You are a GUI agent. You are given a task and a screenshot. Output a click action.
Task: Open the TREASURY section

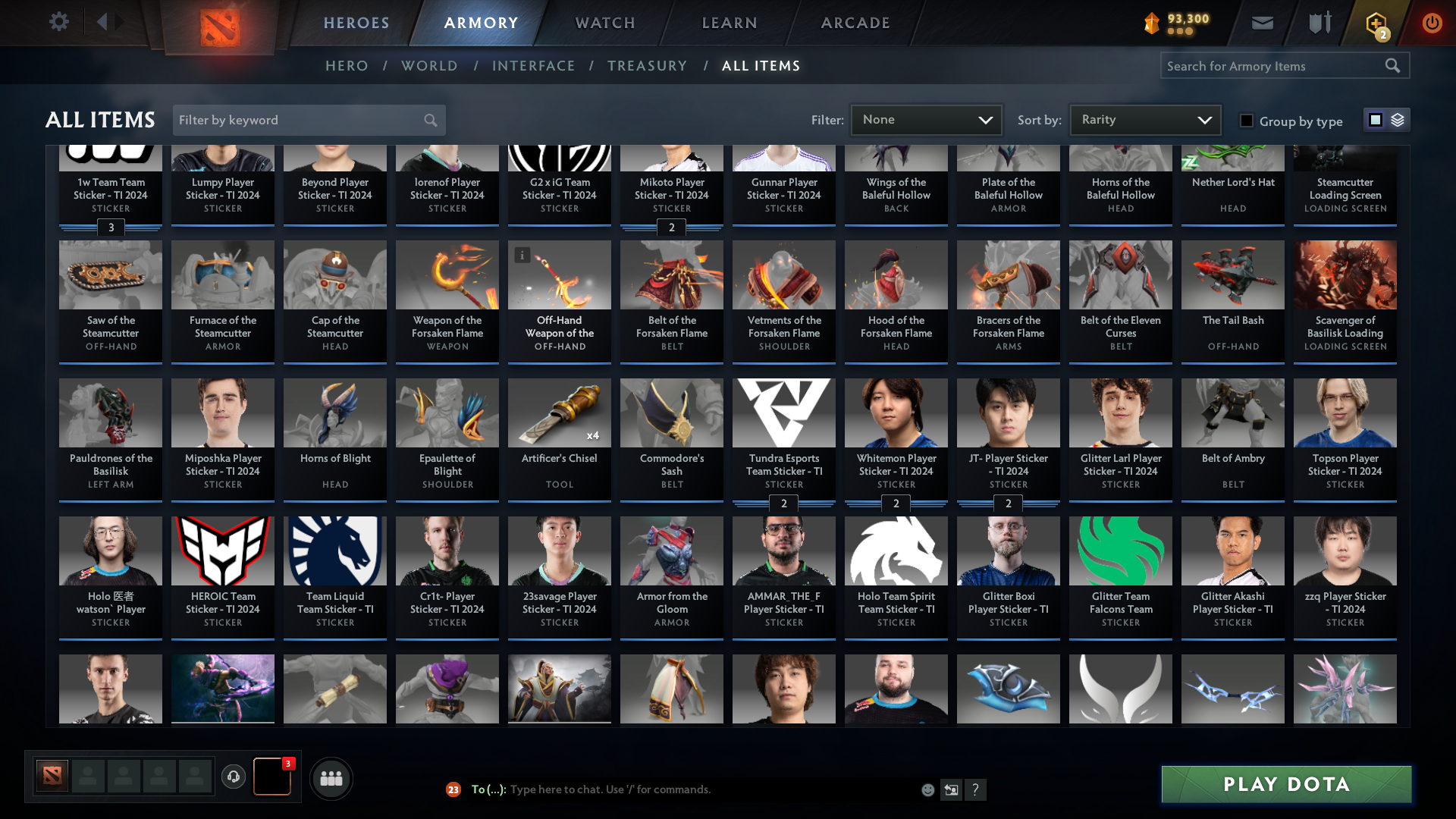coord(647,66)
